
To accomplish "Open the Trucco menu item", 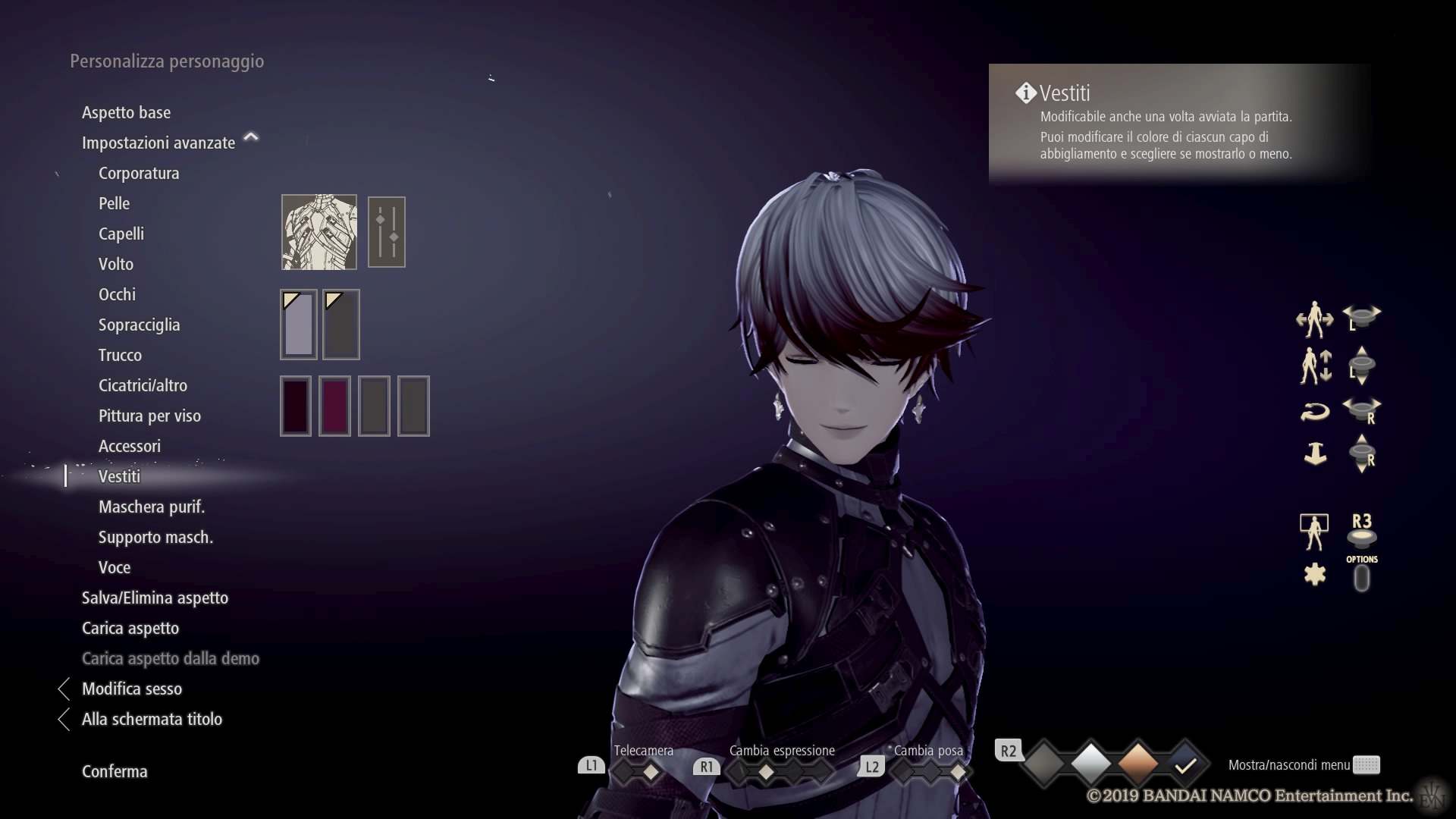I will (120, 355).
